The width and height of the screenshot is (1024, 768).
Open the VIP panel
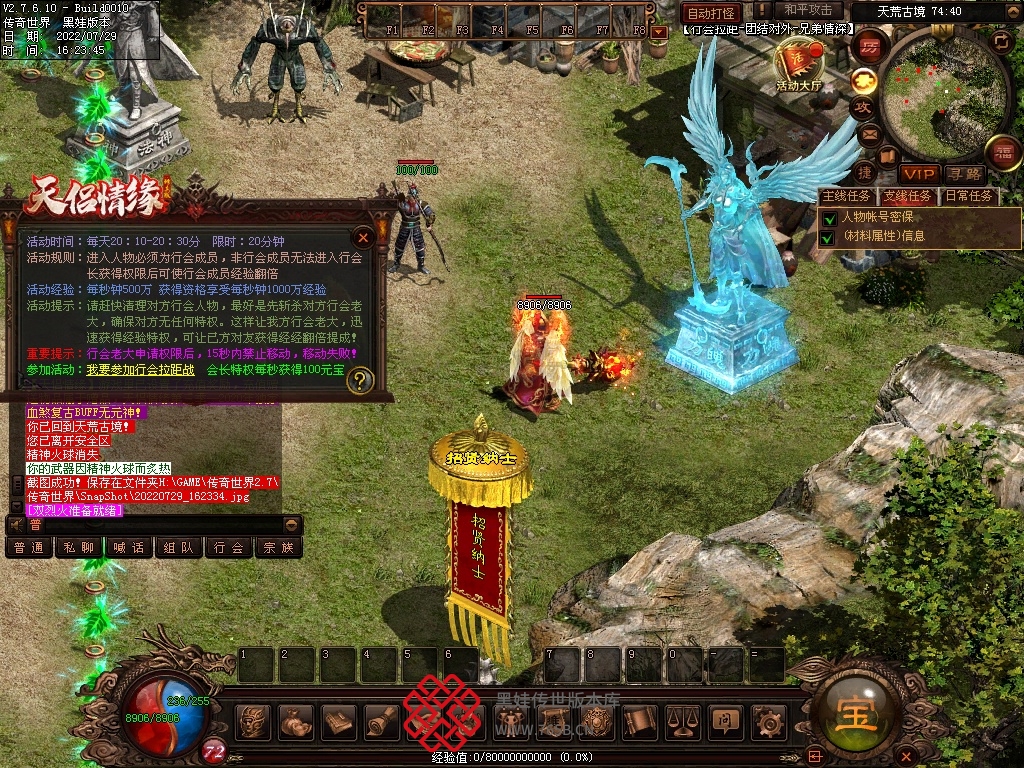(x=918, y=173)
